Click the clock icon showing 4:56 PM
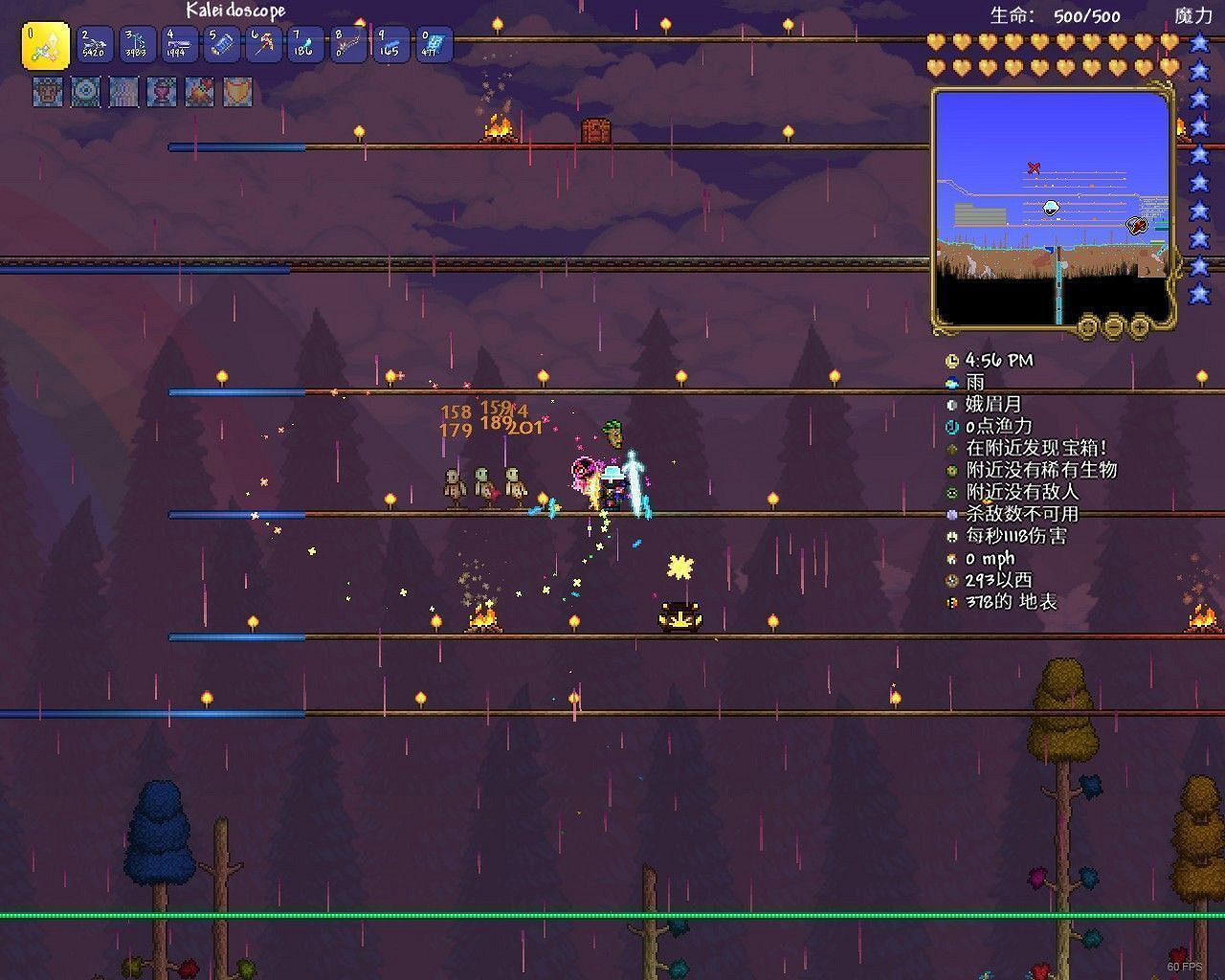 950,361
